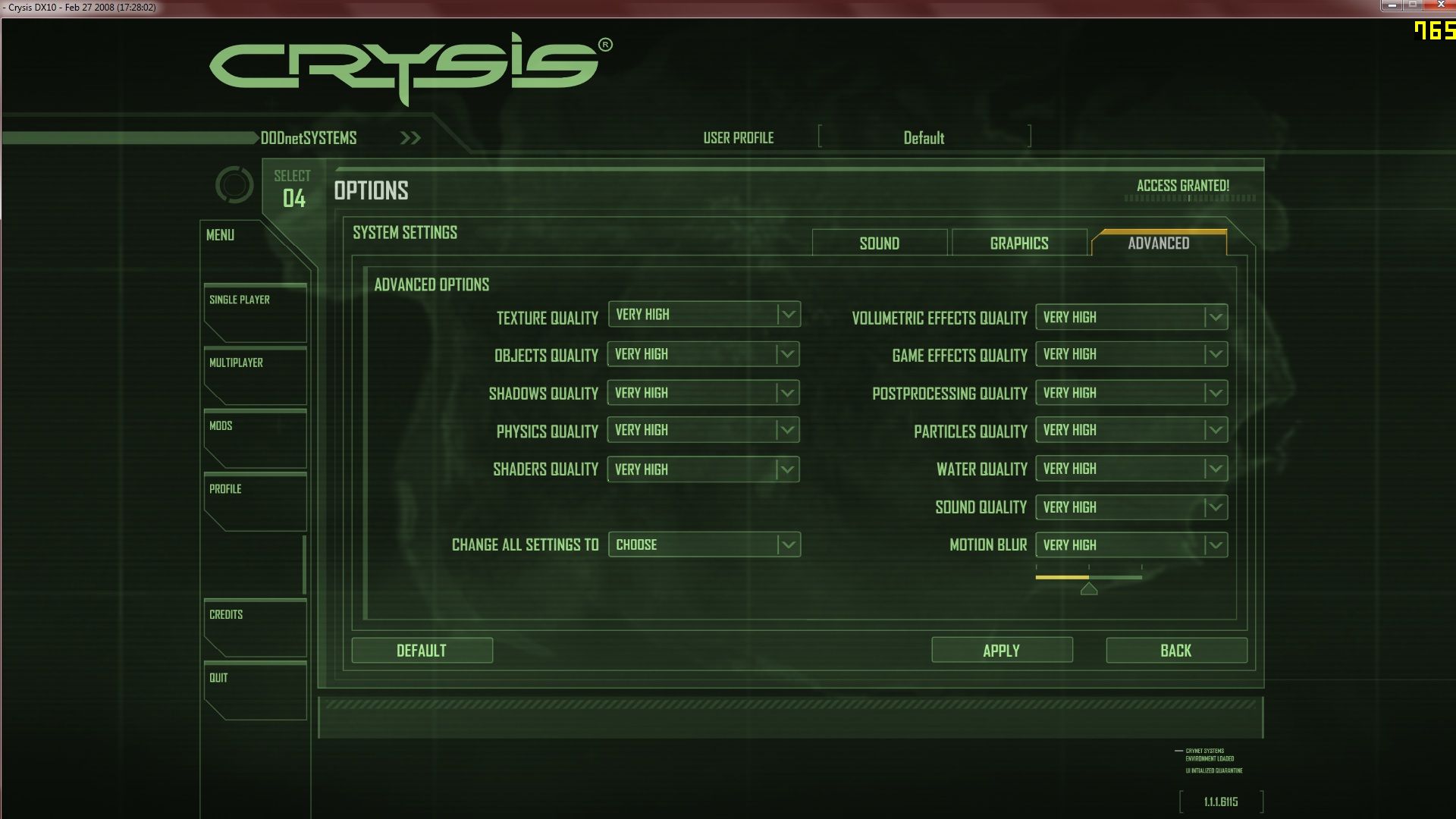The image size is (1456, 819).
Task: Open the Texture Quality dropdown
Action: [704, 315]
